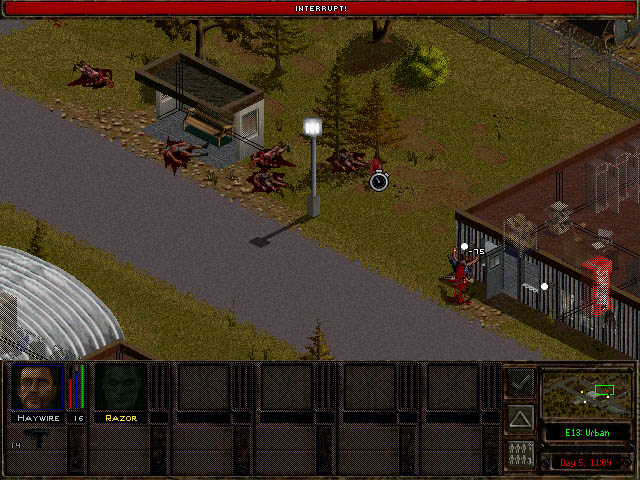Select Haywire's portrait
Image resolution: width=640 pixels, height=480 pixels.
tap(37, 386)
